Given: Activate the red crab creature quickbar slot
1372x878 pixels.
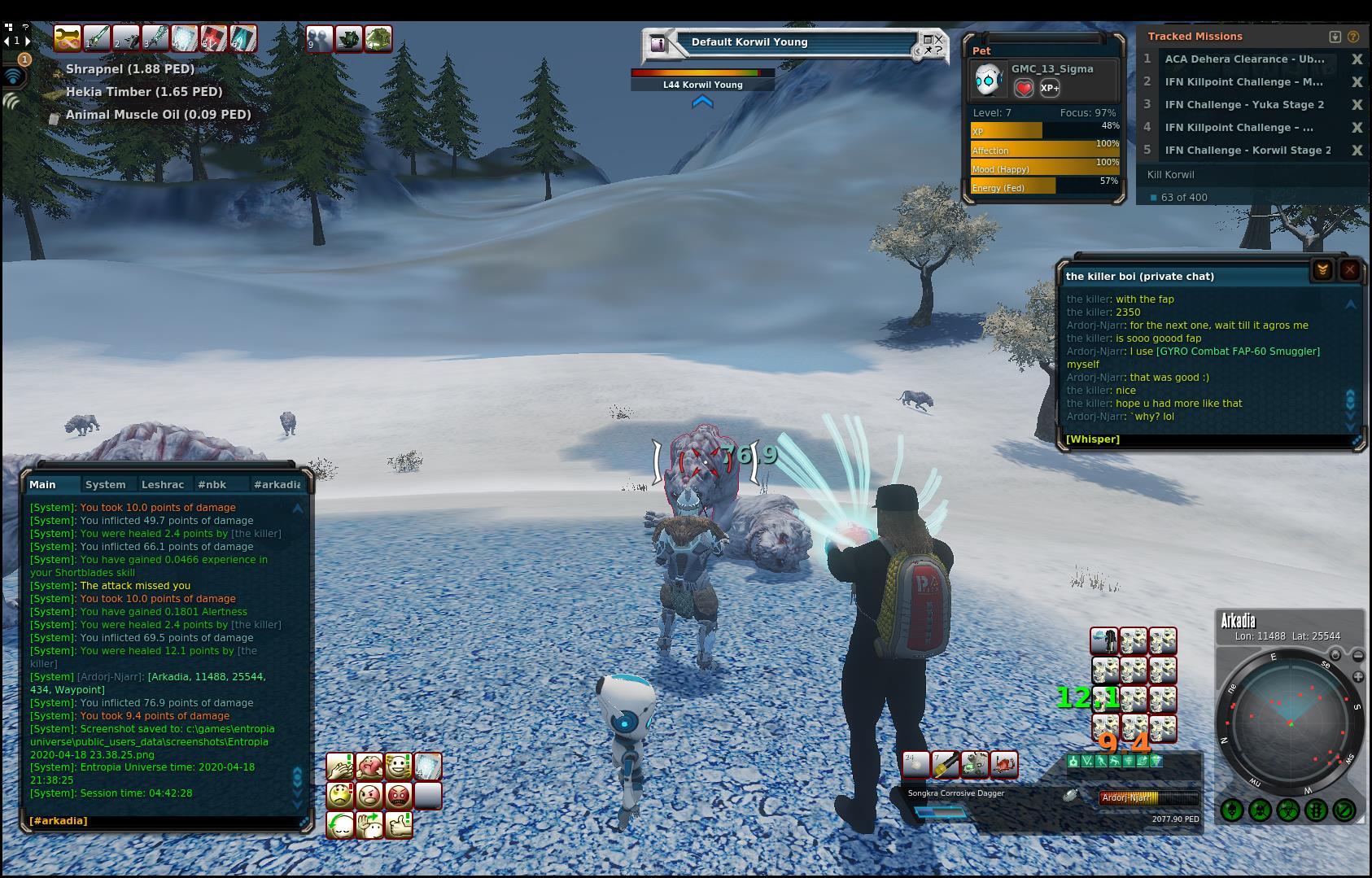Looking at the screenshot, I should pyautogui.click(x=1004, y=765).
